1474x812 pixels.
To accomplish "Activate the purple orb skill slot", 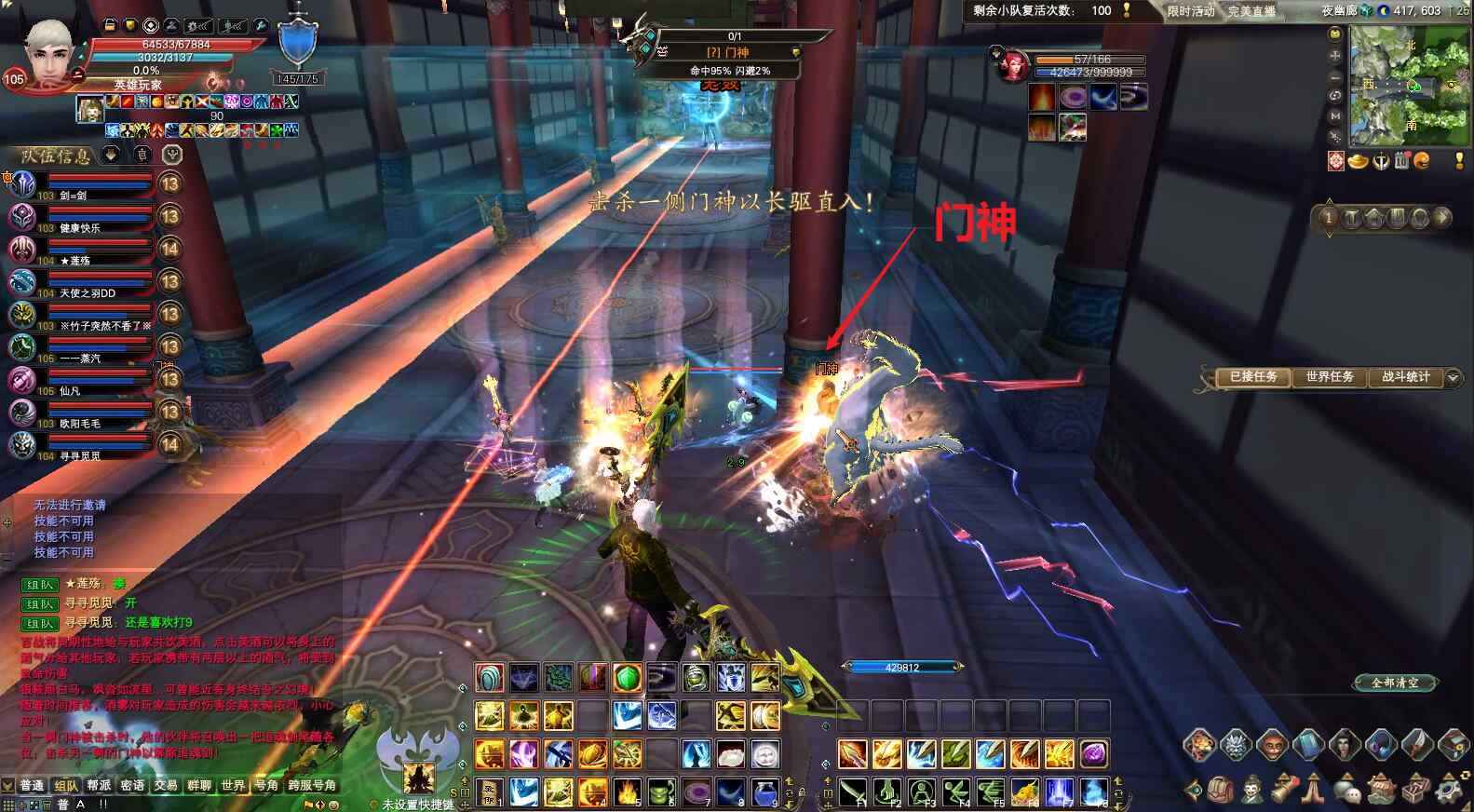I will [x=1093, y=753].
